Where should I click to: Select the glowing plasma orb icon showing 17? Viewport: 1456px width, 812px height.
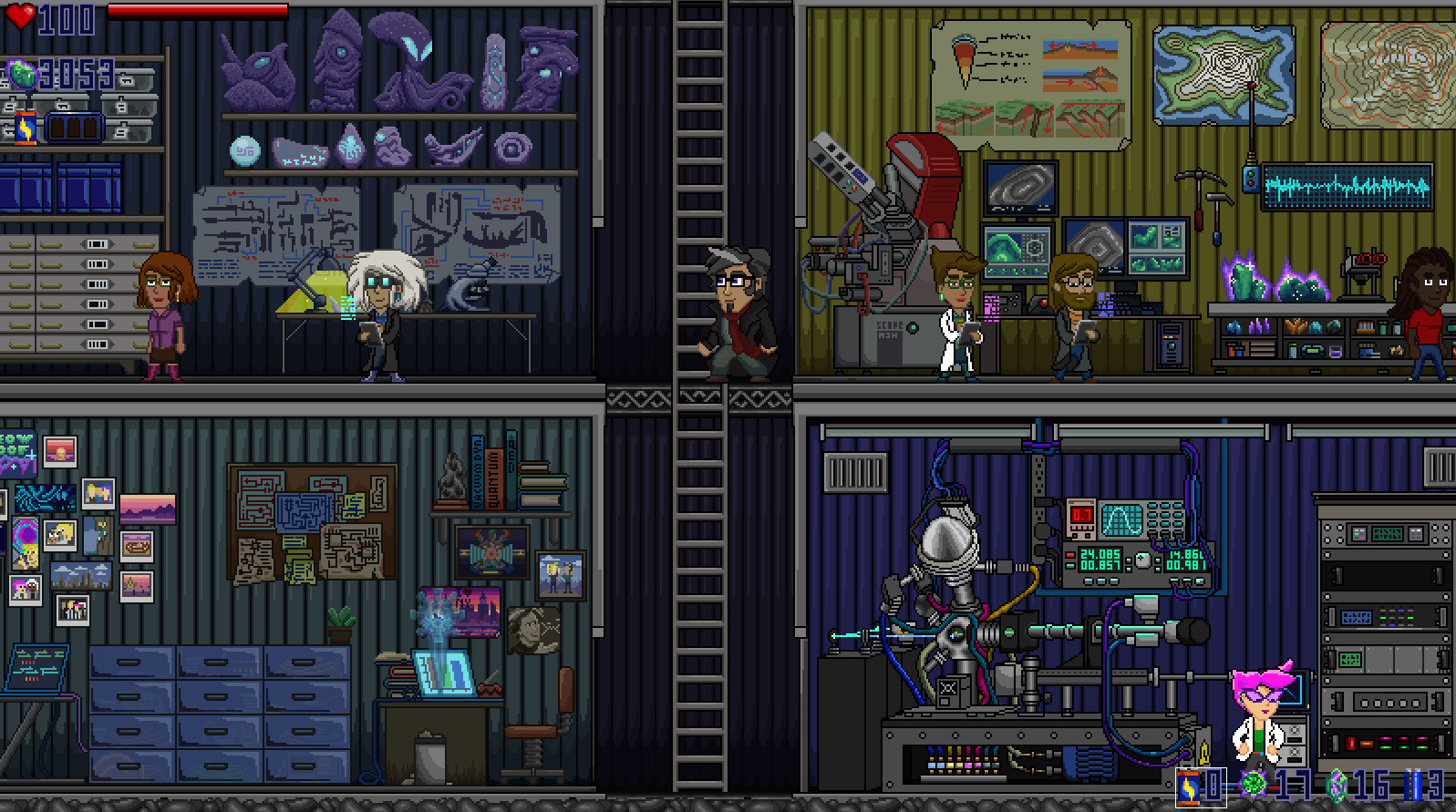[1254, 784]
